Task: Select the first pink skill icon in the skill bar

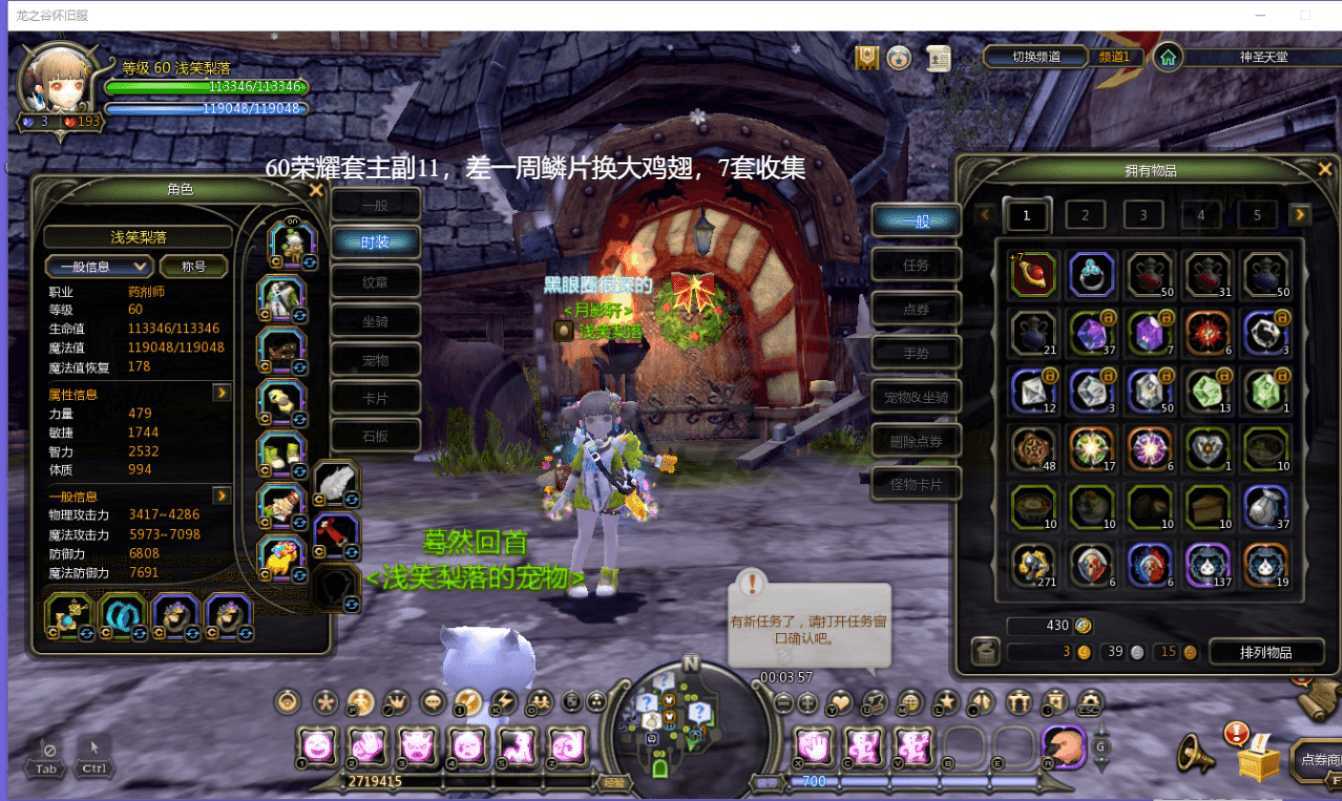Action: pos(316,746)
